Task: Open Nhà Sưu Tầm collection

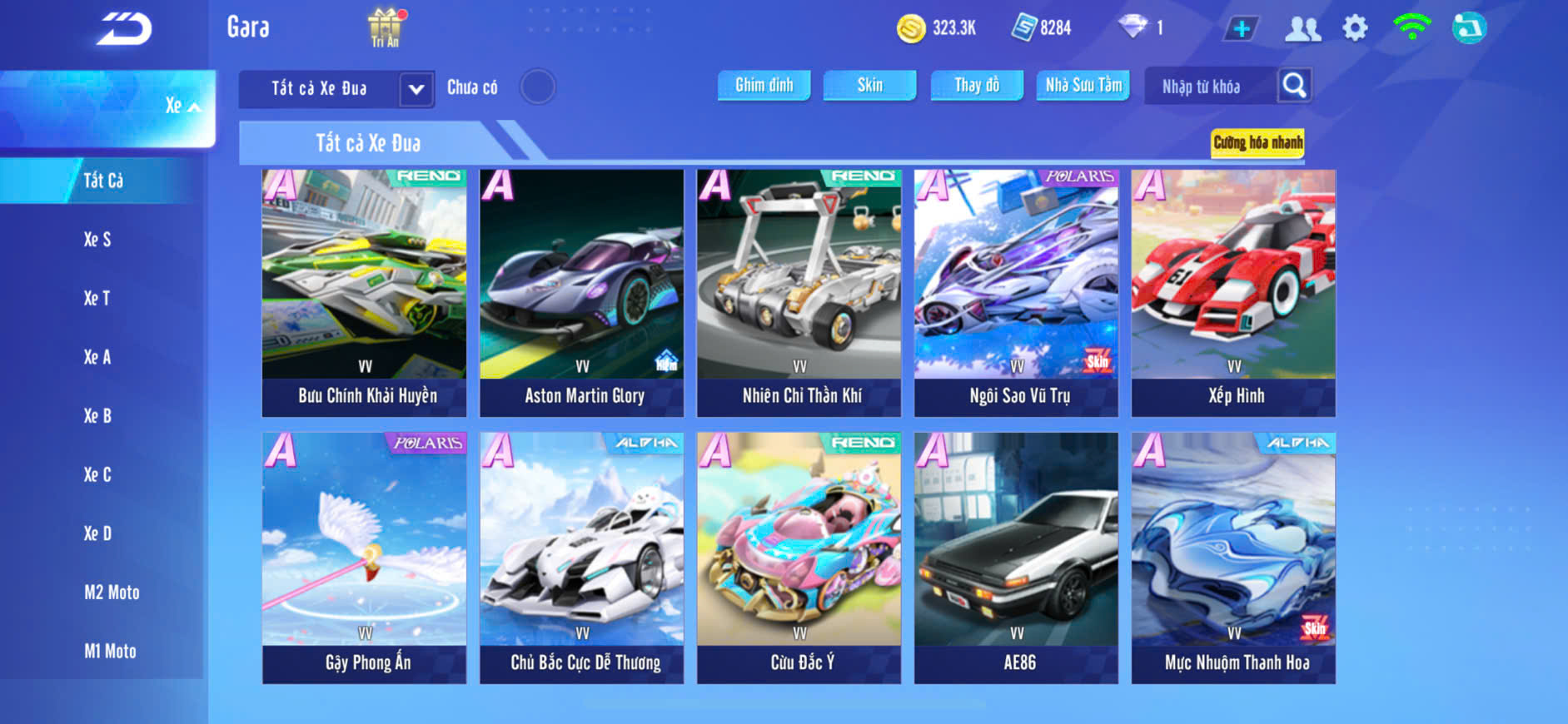Action: point(1083,85)
